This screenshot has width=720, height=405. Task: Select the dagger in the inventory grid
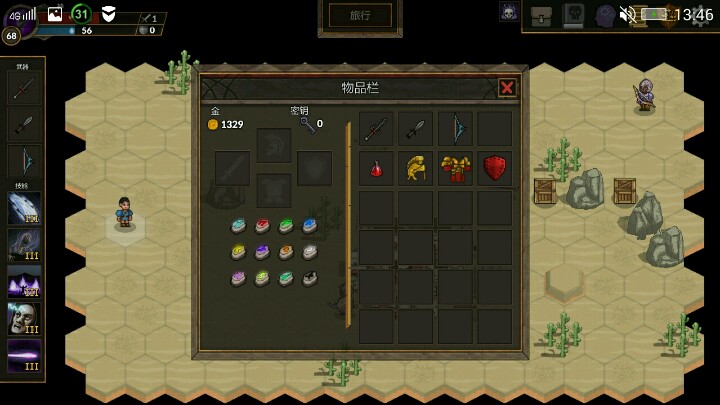[416, 128]
